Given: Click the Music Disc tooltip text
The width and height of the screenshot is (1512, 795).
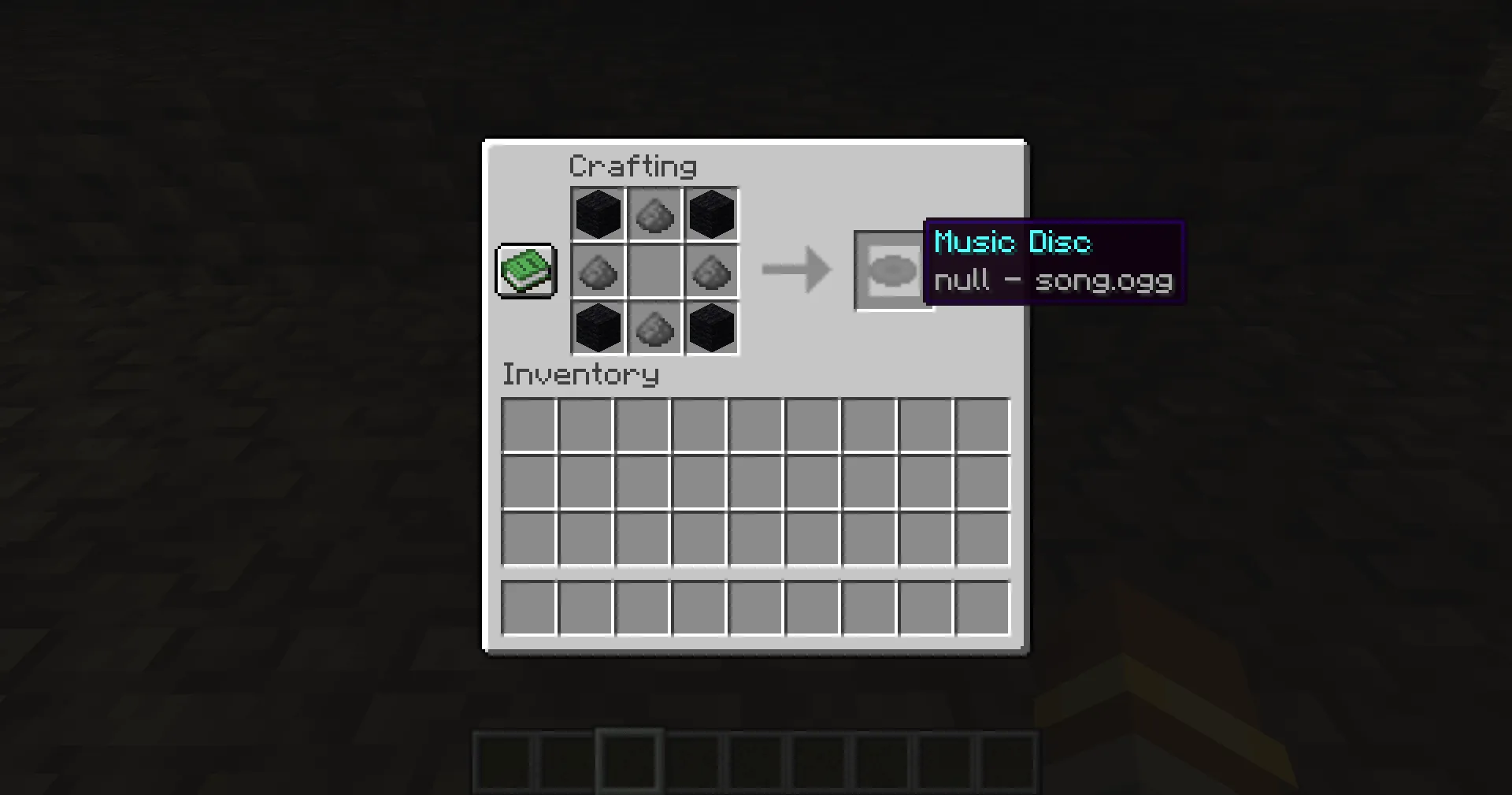Looking at the screenshot, I should coord(1013,243).
